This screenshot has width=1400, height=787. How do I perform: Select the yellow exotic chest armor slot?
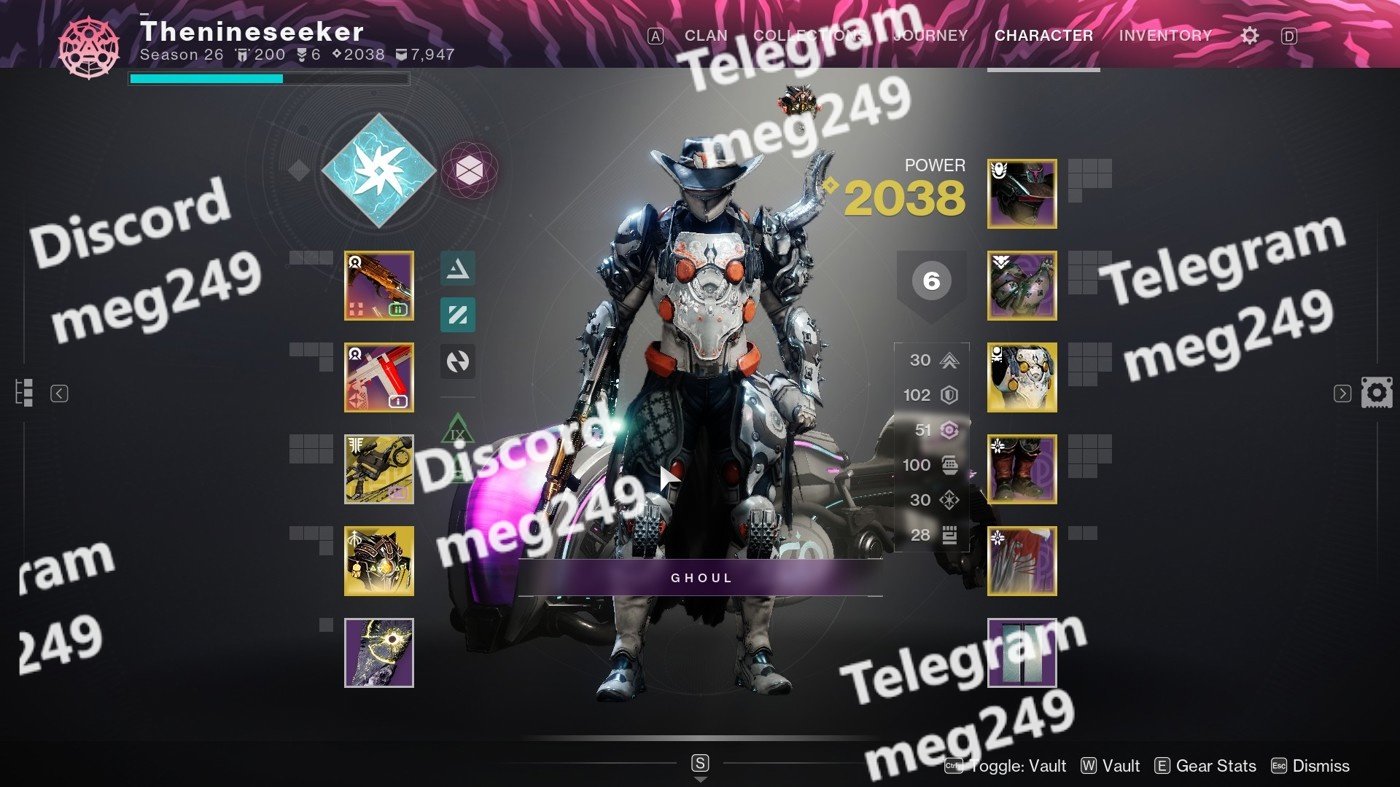(x=1022, y=378)
